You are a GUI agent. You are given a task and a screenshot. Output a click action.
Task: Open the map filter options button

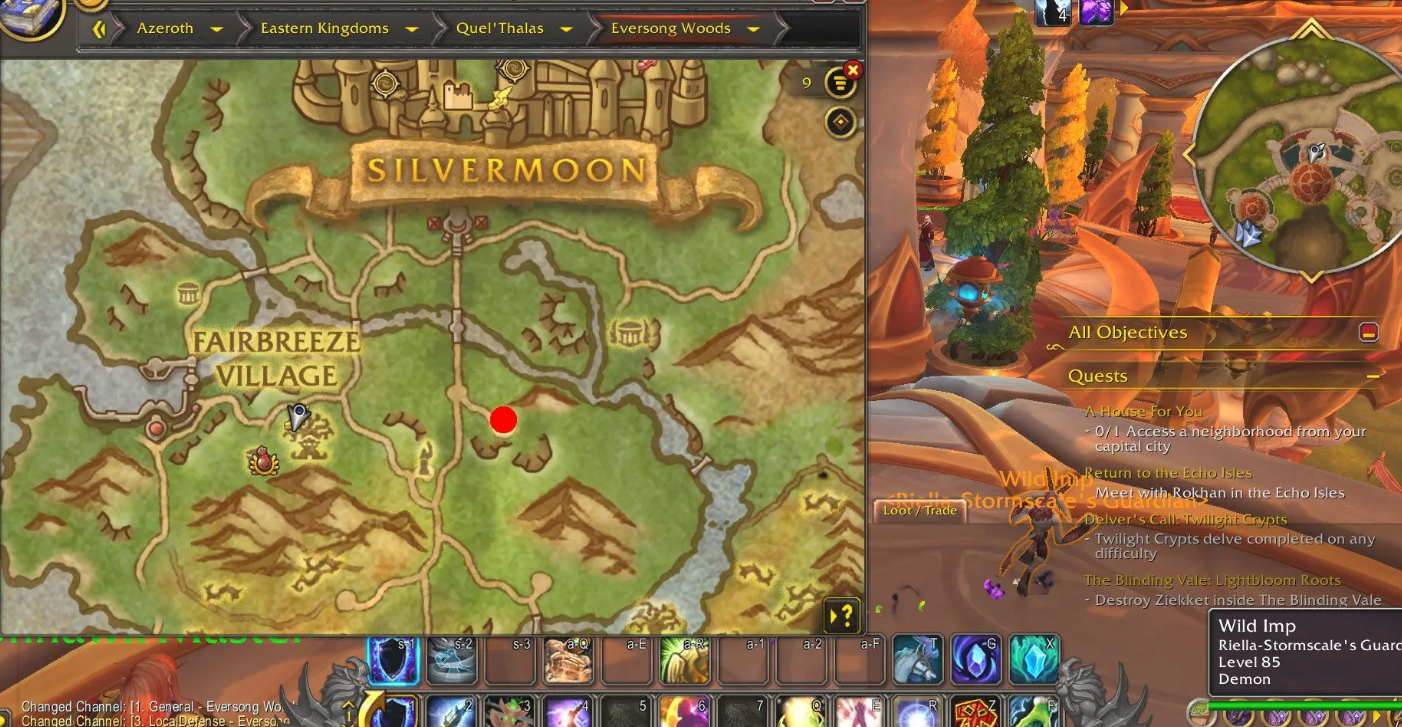coord(840,84)
